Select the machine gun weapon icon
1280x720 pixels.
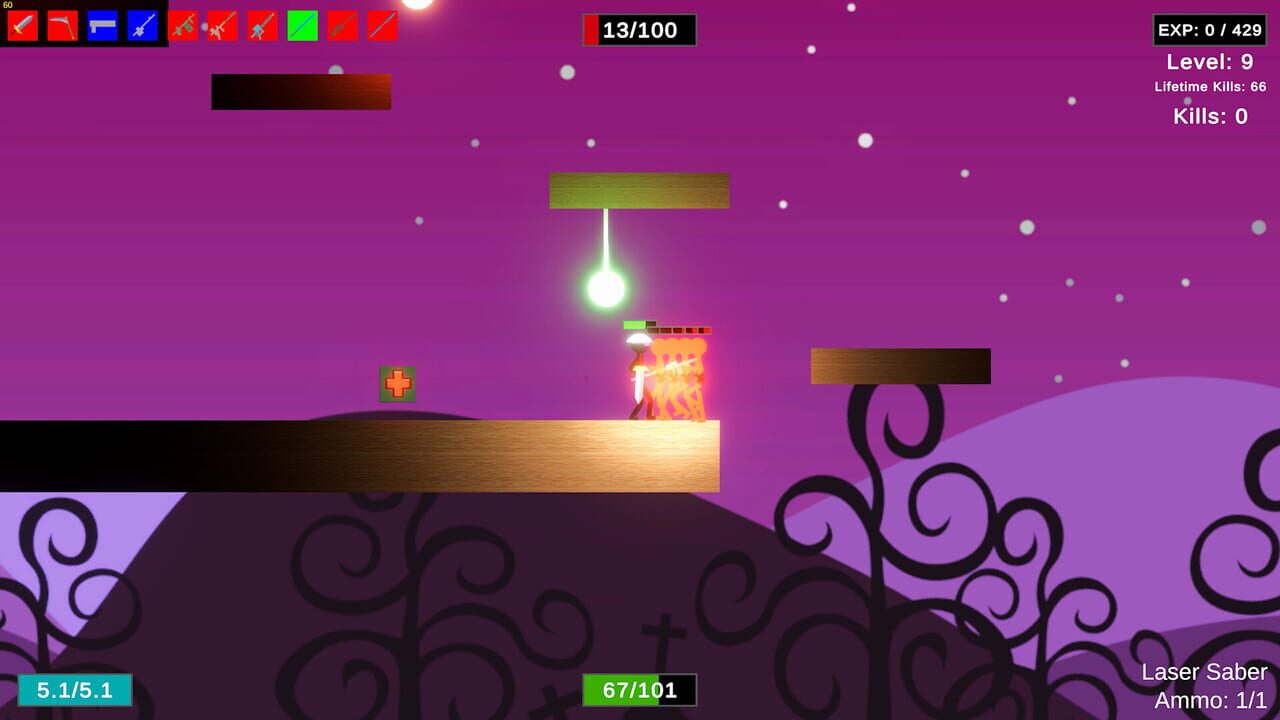pyautogui.click(x=182, y=25)
